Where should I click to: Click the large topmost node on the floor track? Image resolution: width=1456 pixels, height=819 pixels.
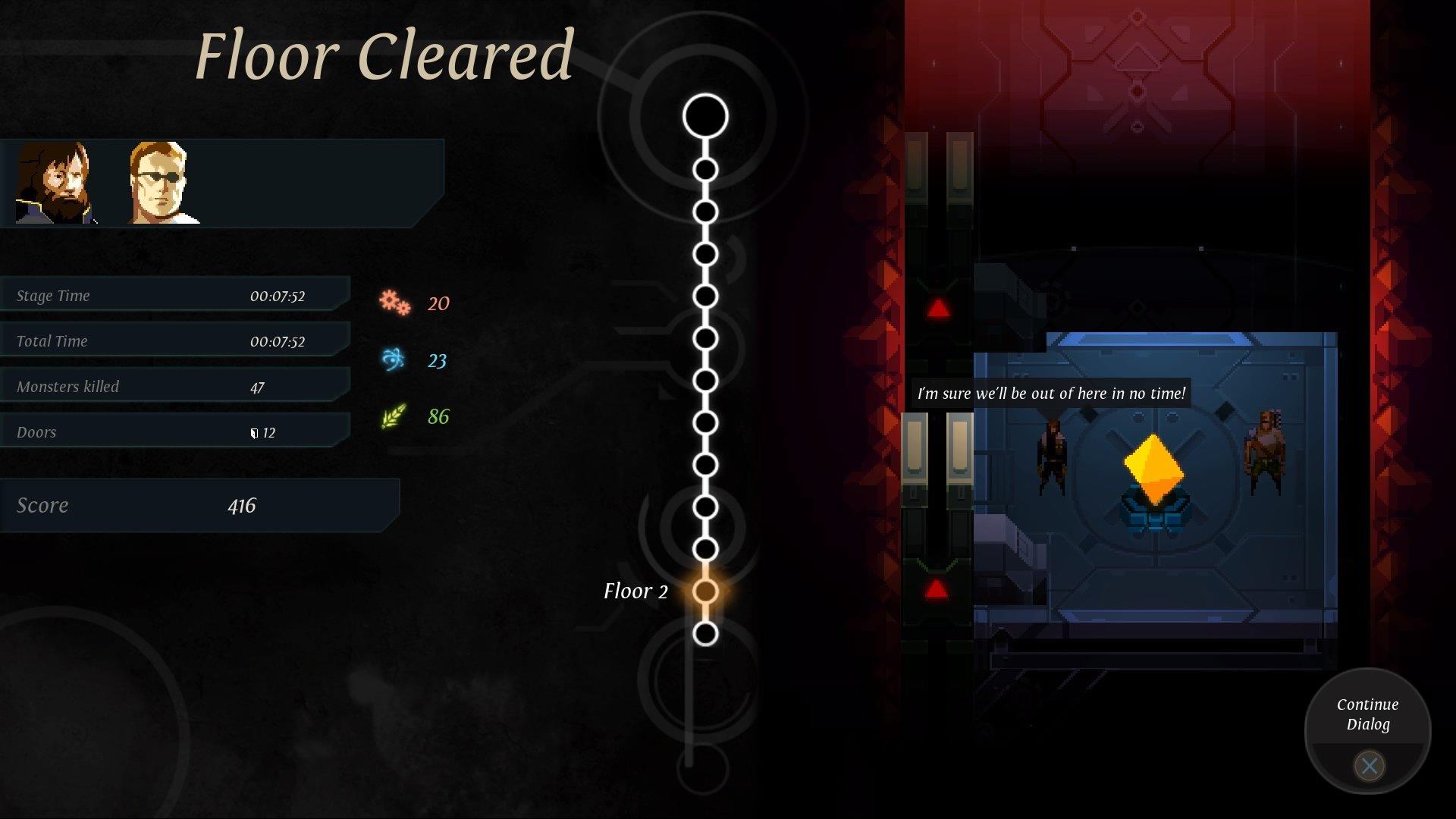(x=705, y=114)
